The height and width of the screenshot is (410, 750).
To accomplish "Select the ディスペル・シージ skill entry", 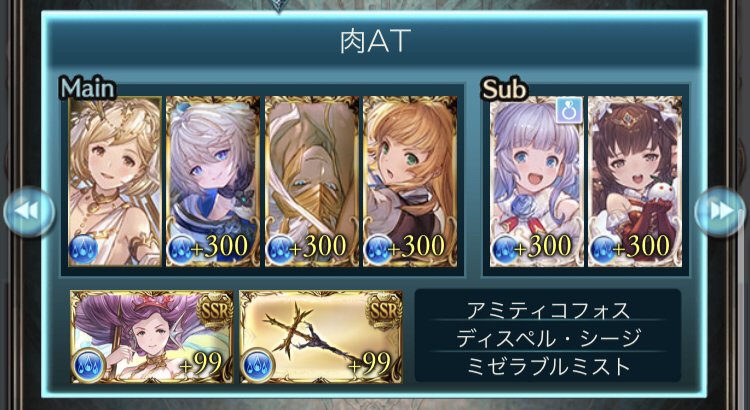I will [x=547, y=338].
